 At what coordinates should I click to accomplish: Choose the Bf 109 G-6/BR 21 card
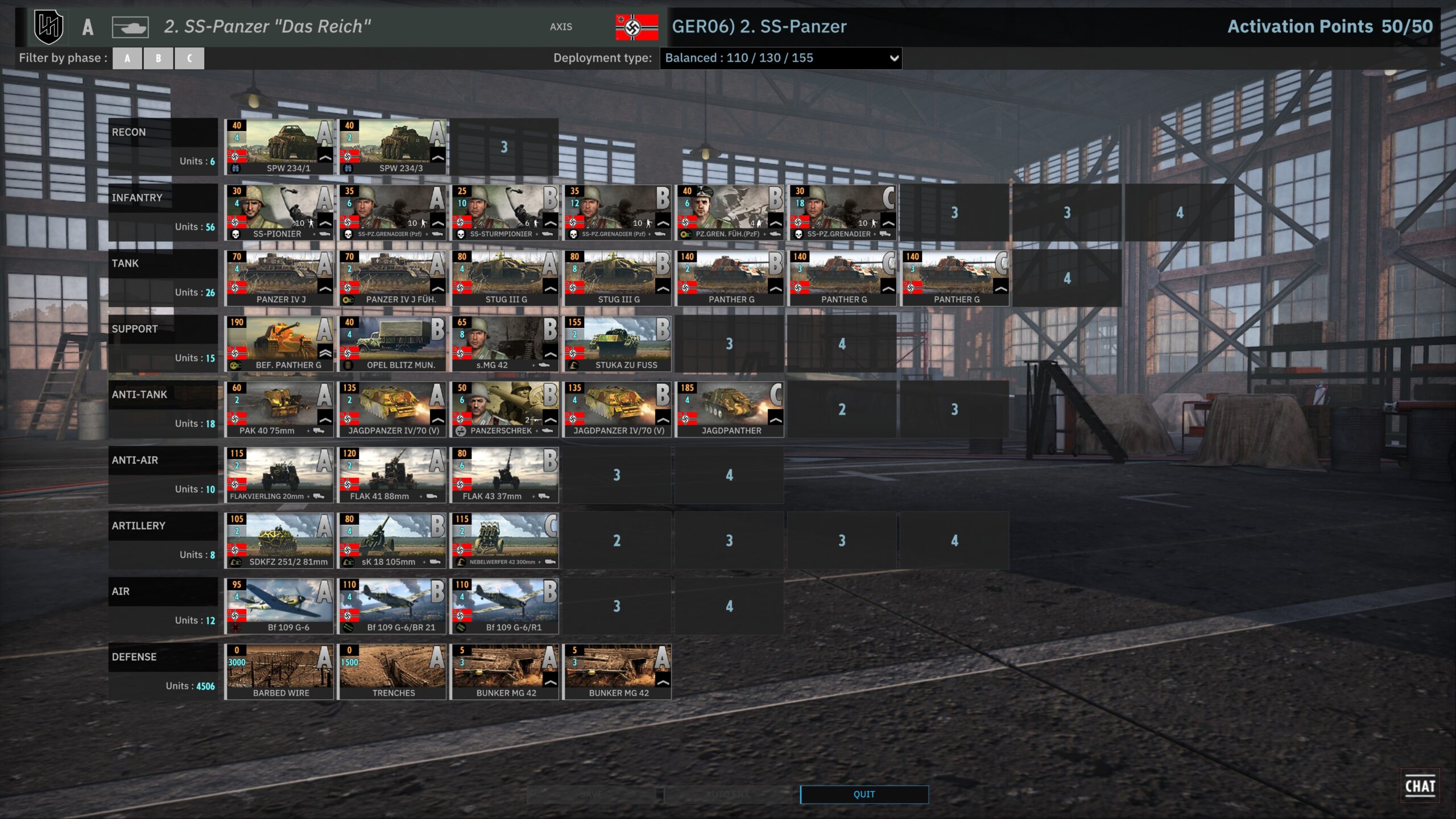pos(392,606)
